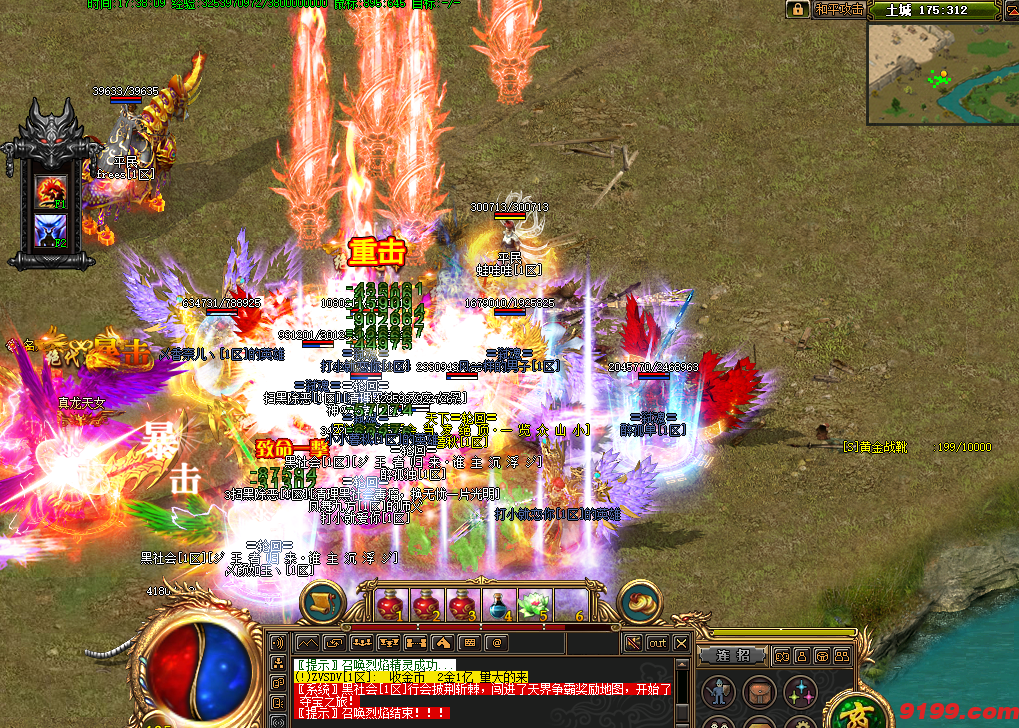Open the 连招 combo panel

click(x=733, y=655)
